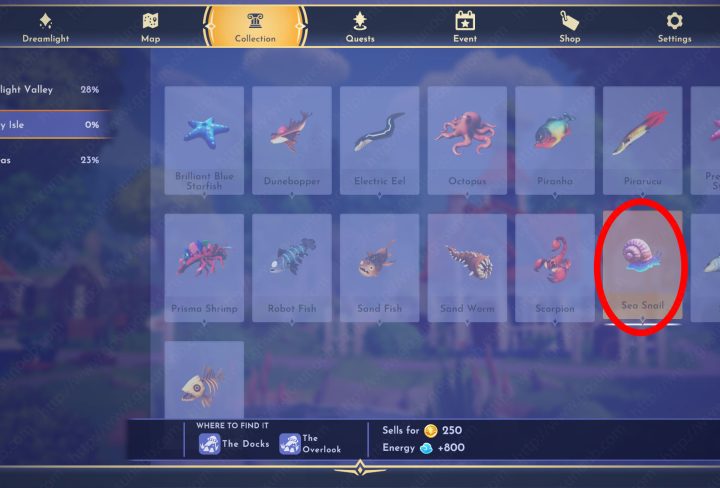Choose the 28% valley category in the sidebar
720x488 pixels.
point(55,90)
